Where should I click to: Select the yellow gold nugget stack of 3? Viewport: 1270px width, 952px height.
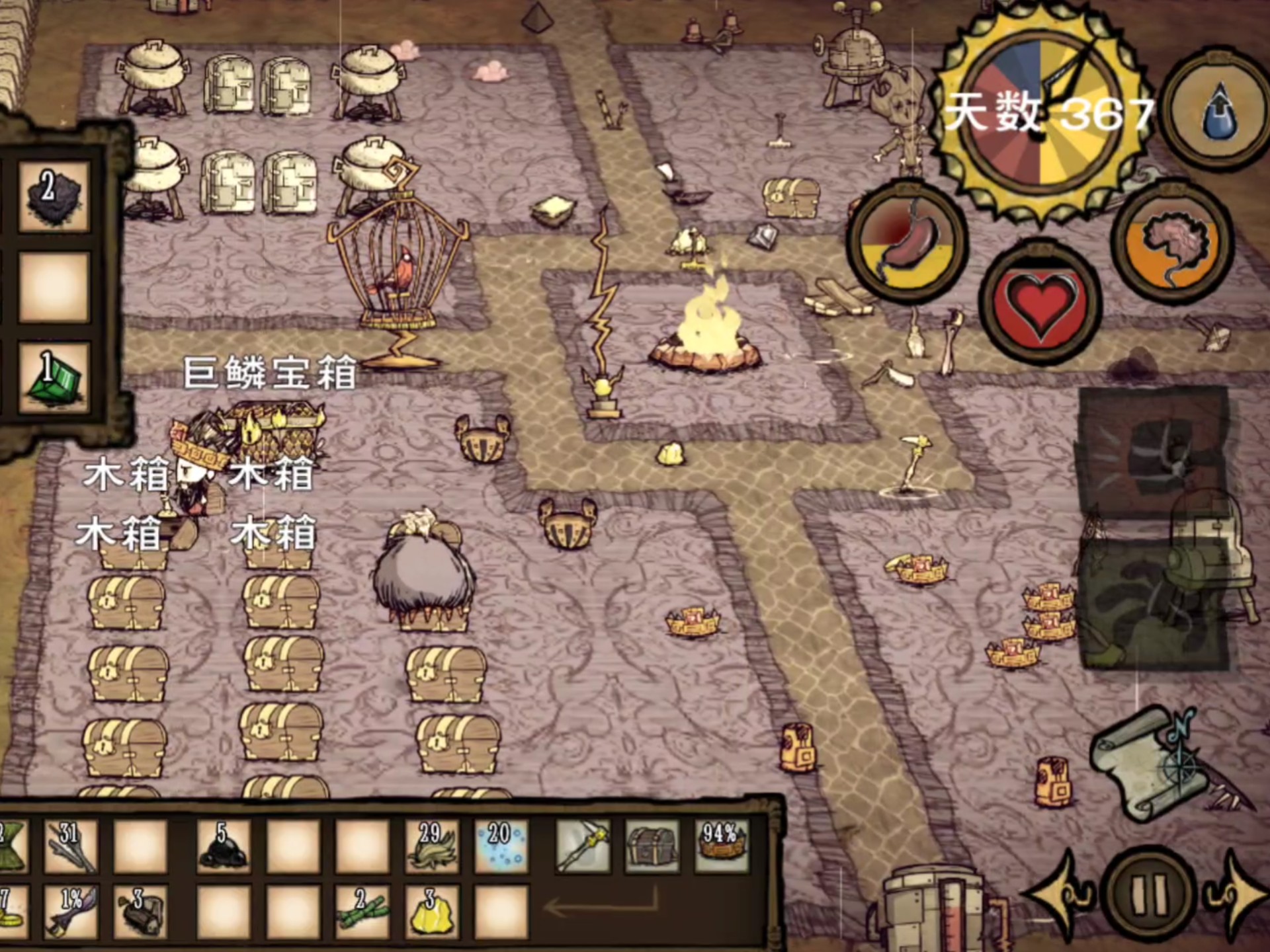tap(432, 912)
